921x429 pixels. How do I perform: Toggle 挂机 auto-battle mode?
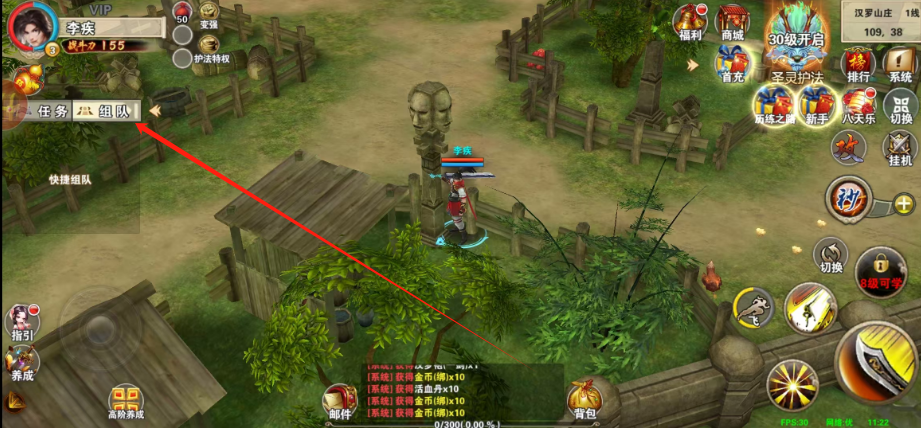tap(900, 148)
